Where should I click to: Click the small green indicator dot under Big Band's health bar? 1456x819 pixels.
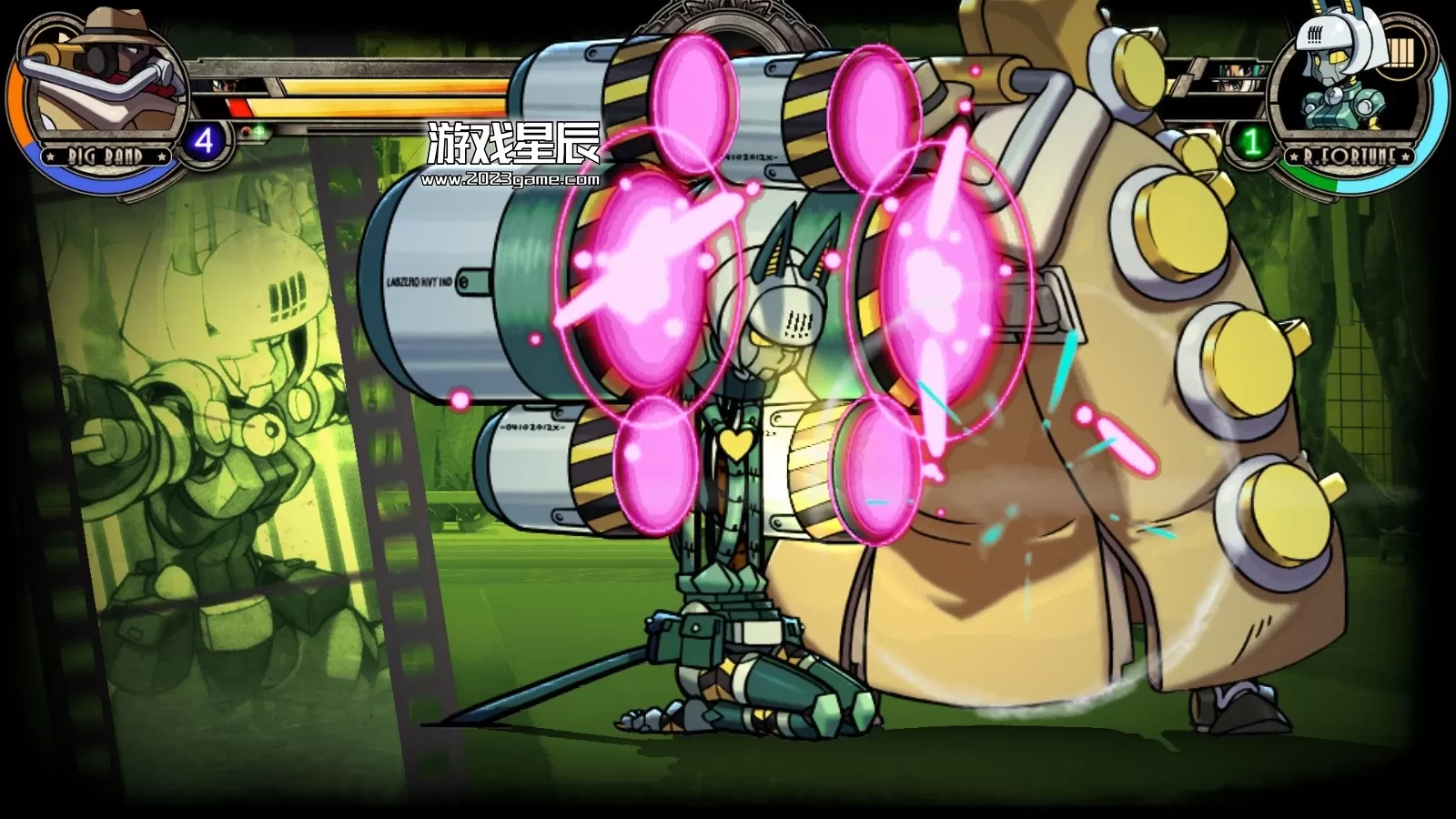pyautogui.click(x=259, y=131)
